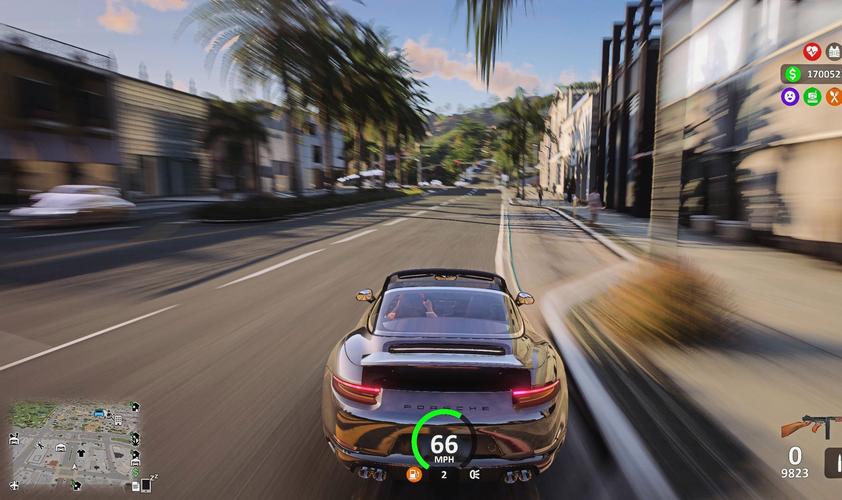Select the orange fork and spoon hunger icon

[834, 97]
